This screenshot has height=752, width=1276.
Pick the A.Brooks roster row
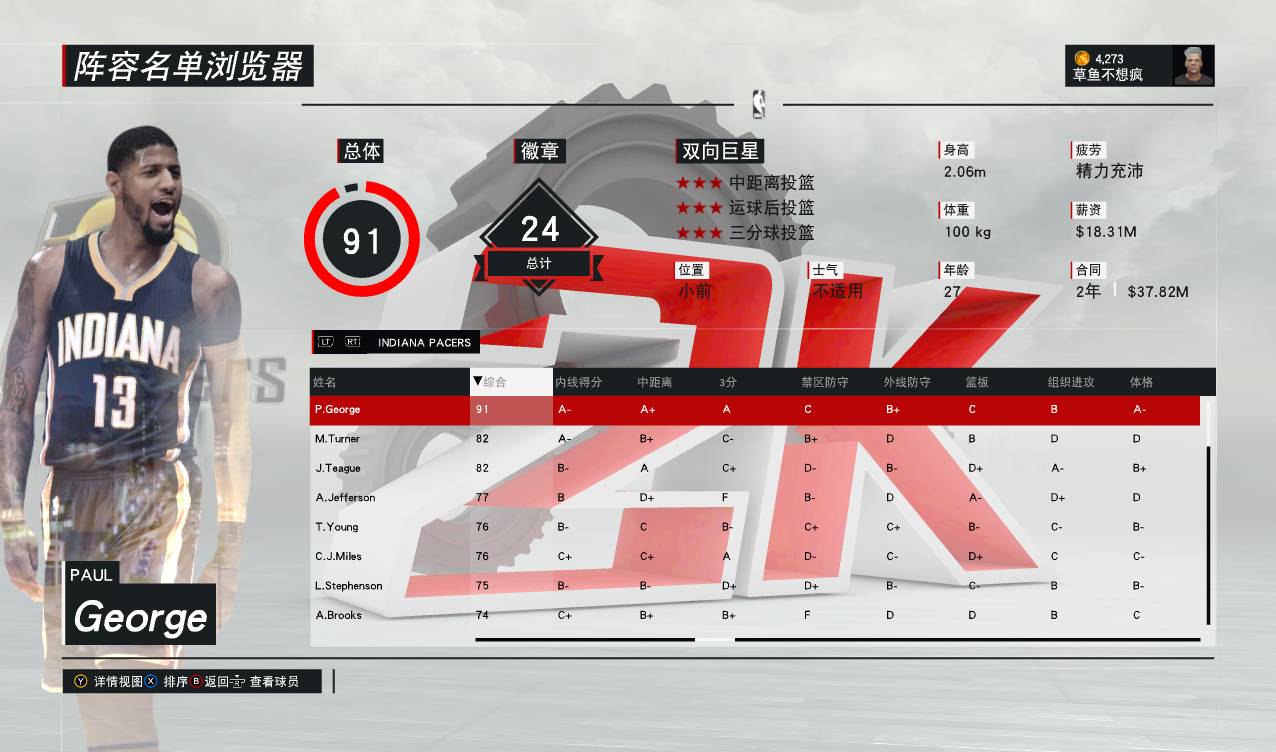pos(337,615)
